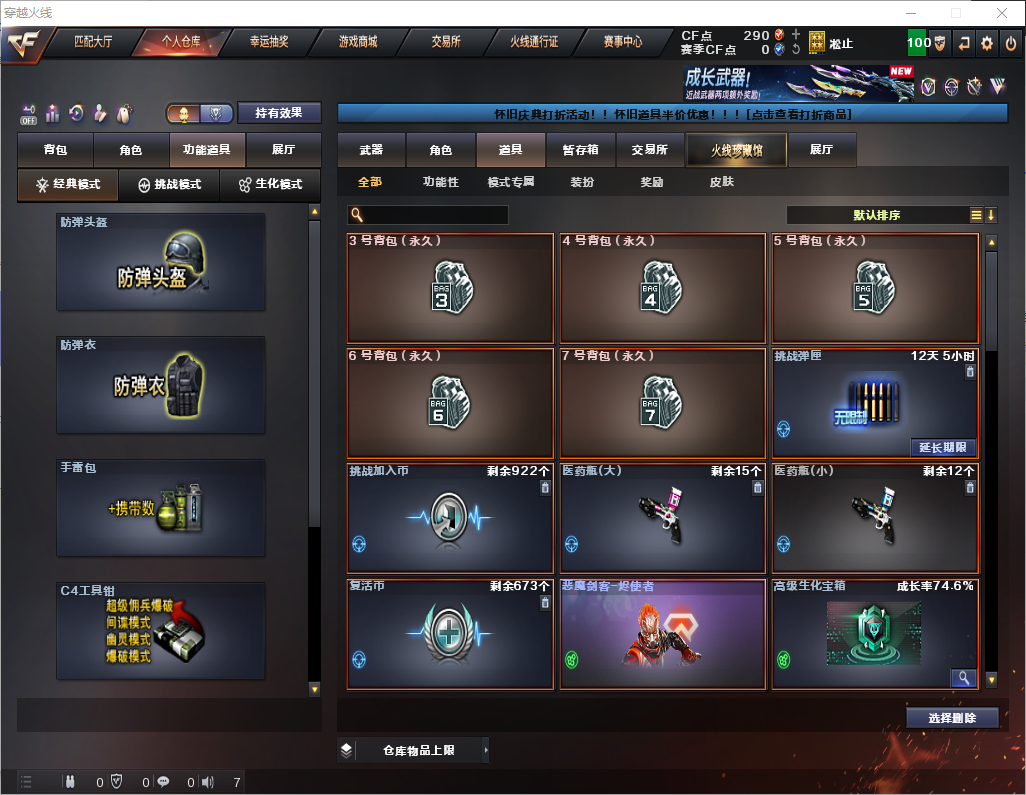The image size is (1026, 795).
Task: Close the game window
Action: click(x=1001, y=13)
